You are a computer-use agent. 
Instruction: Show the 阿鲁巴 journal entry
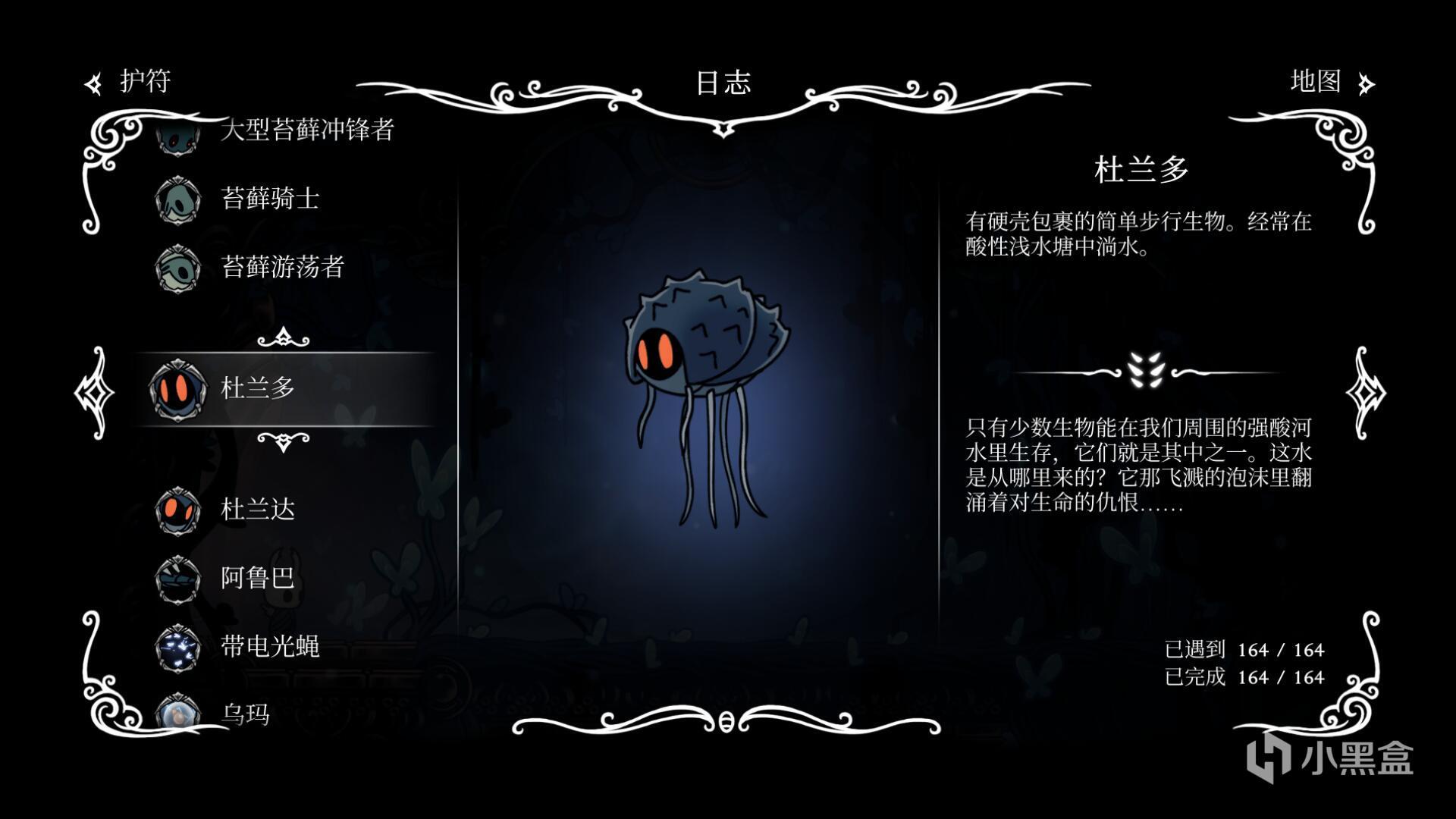point(258,578)
